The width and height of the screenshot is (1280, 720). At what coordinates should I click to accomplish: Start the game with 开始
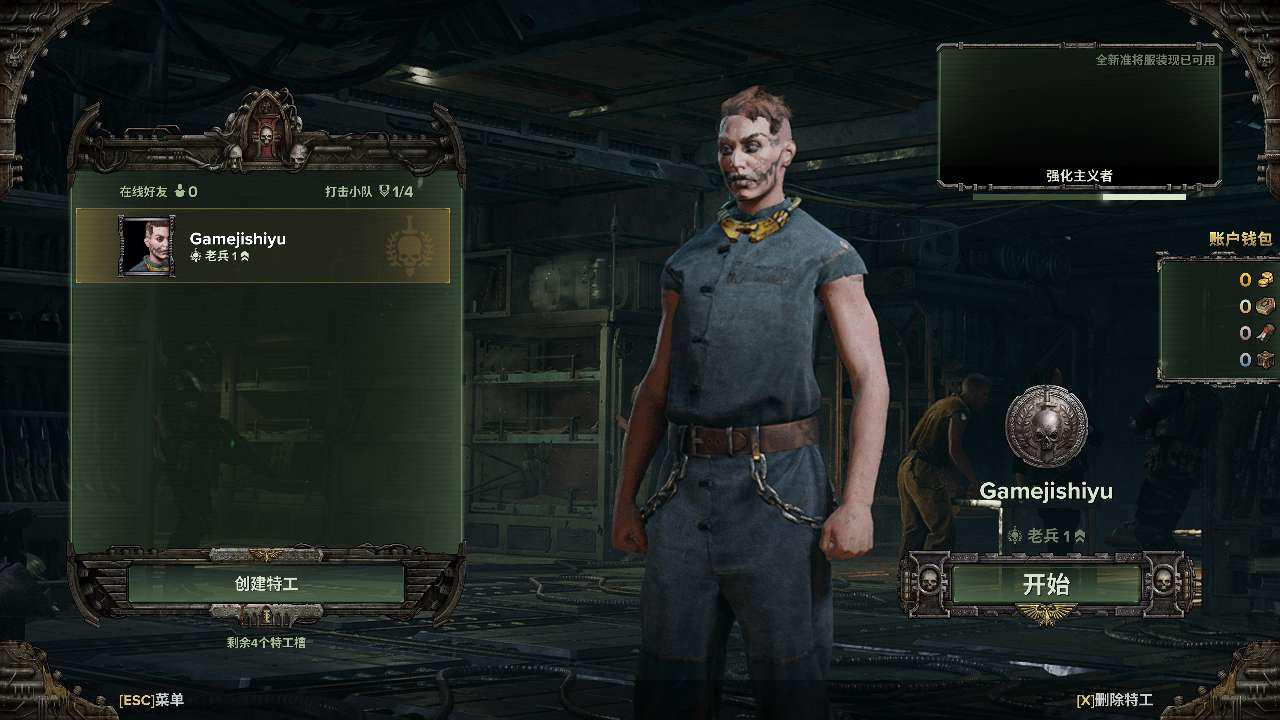click(x=1046, y=584)
